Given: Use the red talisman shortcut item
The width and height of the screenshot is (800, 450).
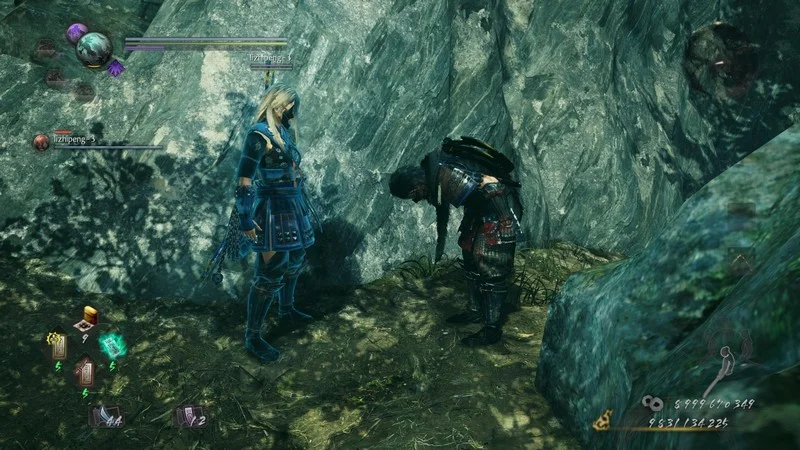Looking at the screenshot, I should pos(85,373).
